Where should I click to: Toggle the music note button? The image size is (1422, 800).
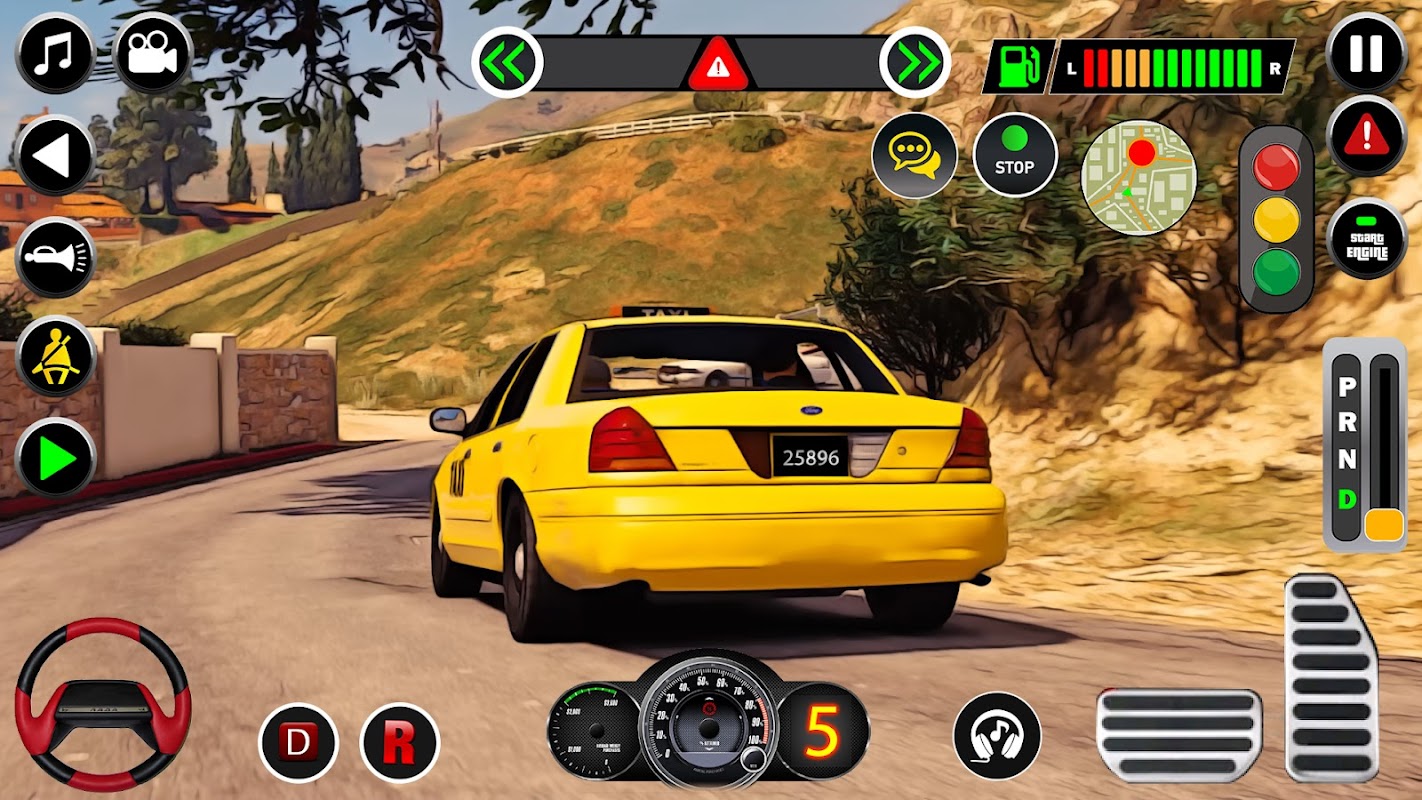(x=55, y=53)
